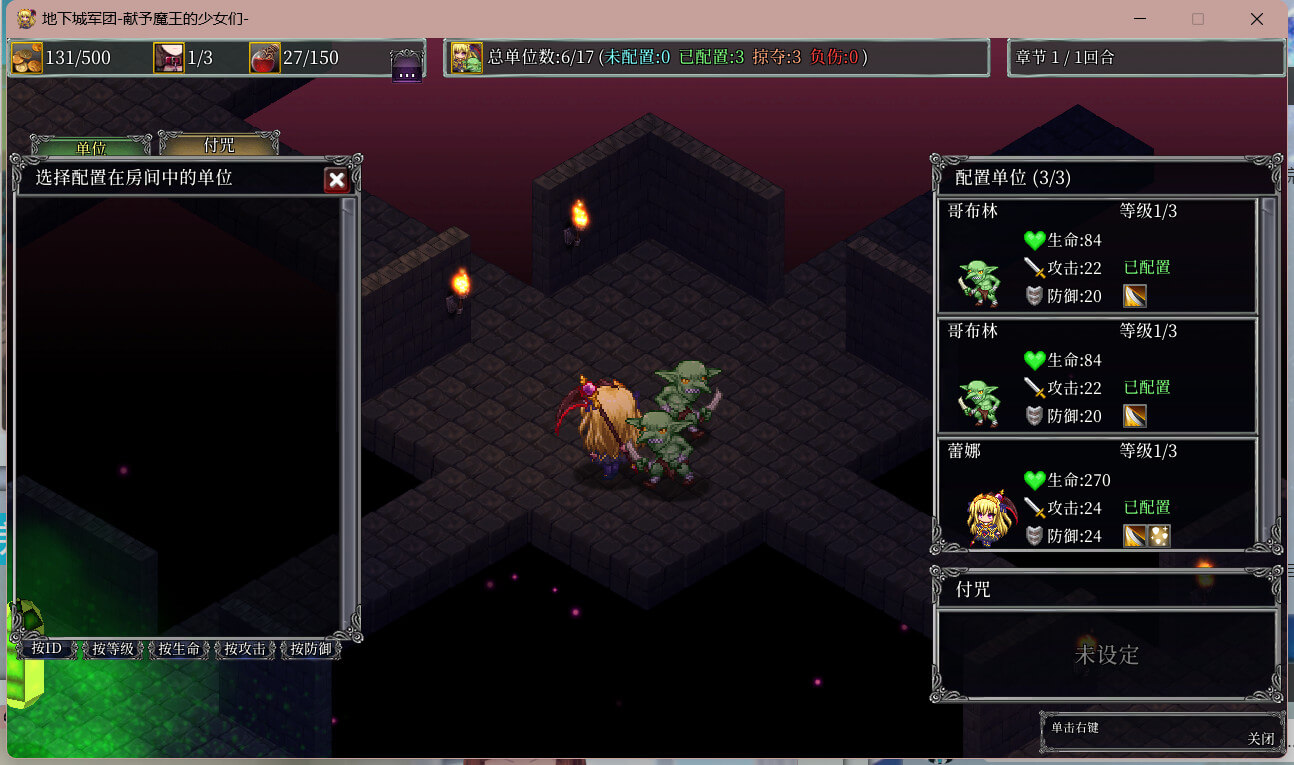Screen dimensions: 1294x765
Task: Close the game window
Action: 1257,19
